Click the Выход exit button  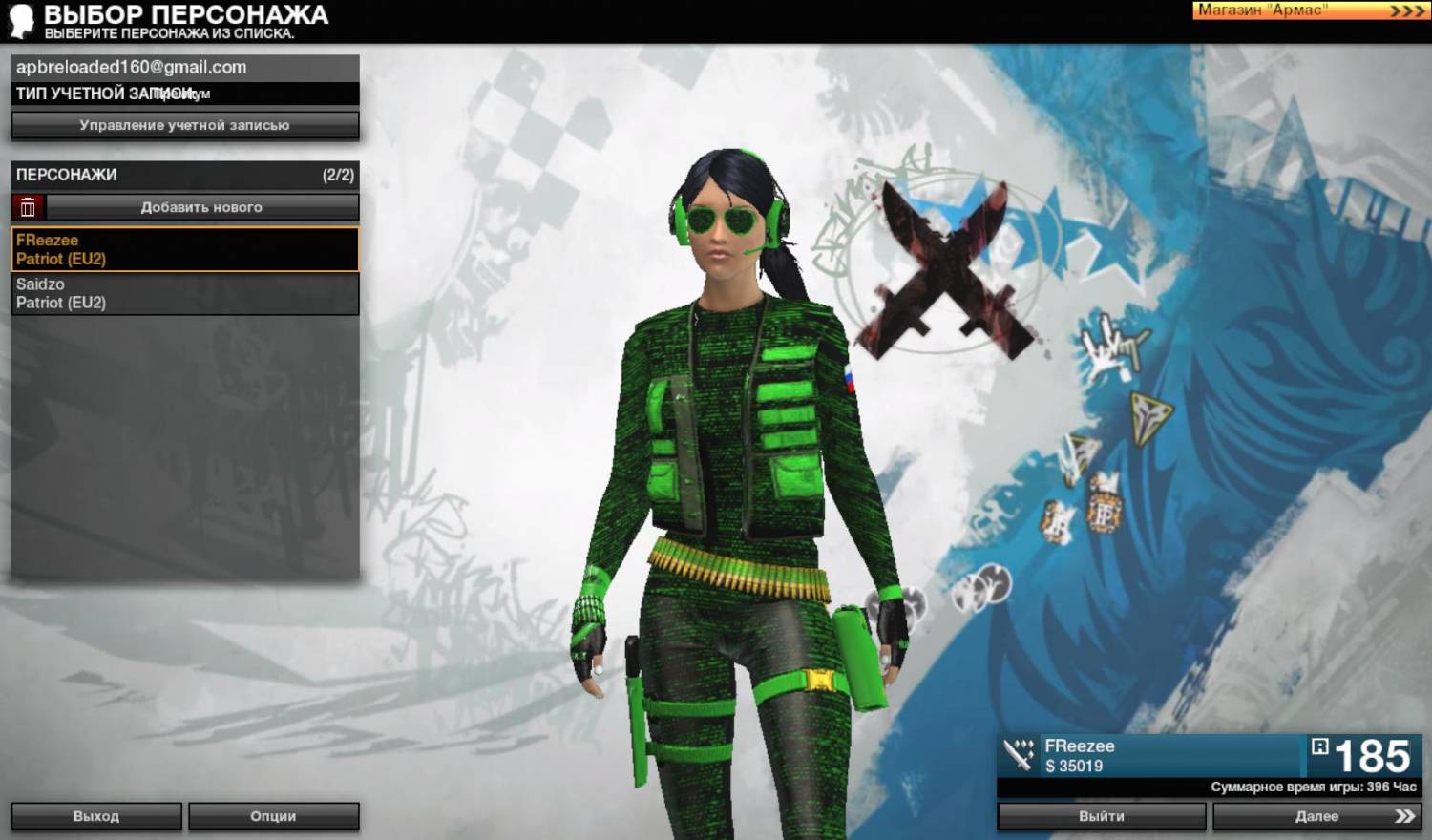[96, 816]
